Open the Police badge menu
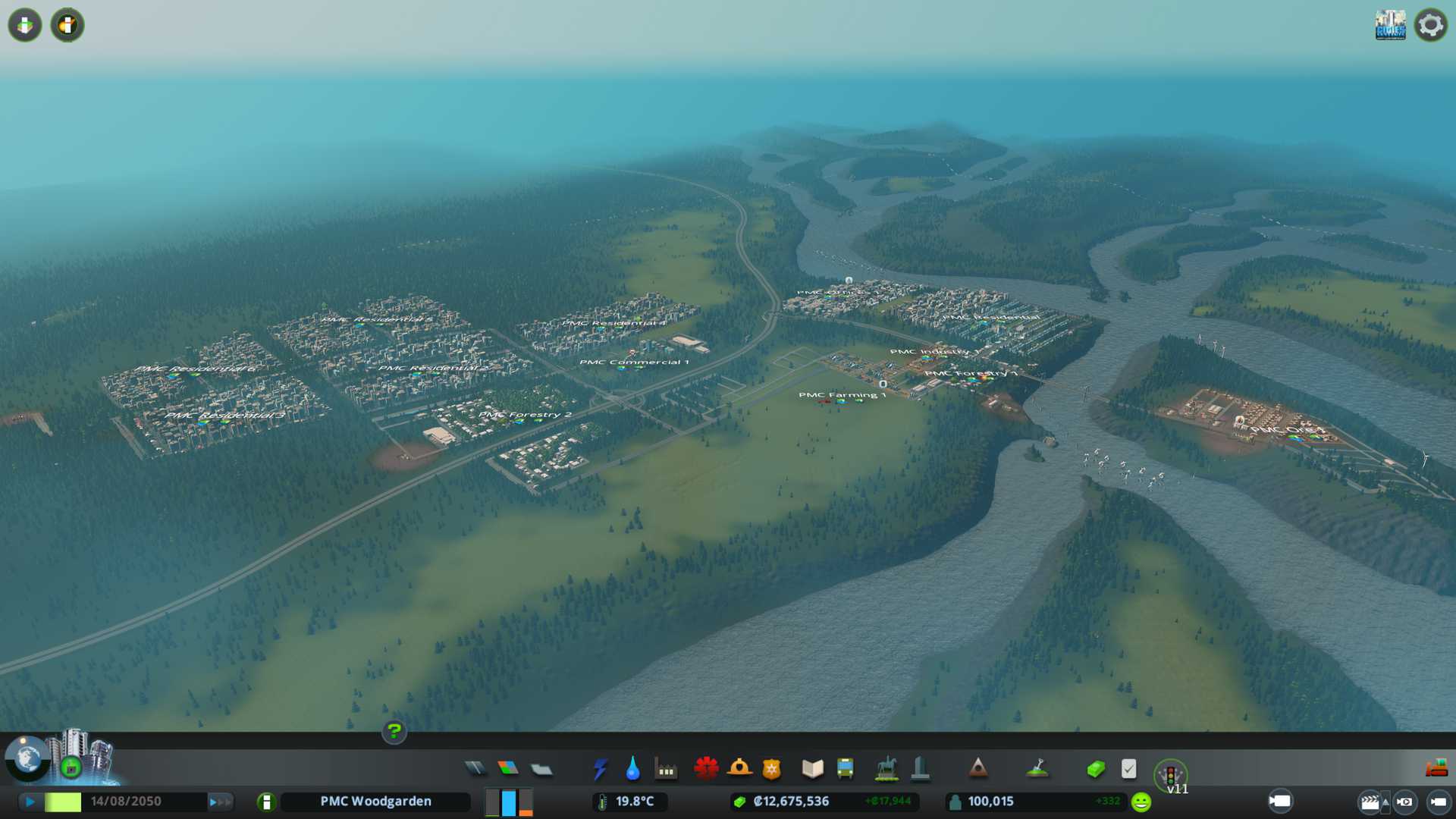This screenshot has width=1456, height=819. coord(771,770)
